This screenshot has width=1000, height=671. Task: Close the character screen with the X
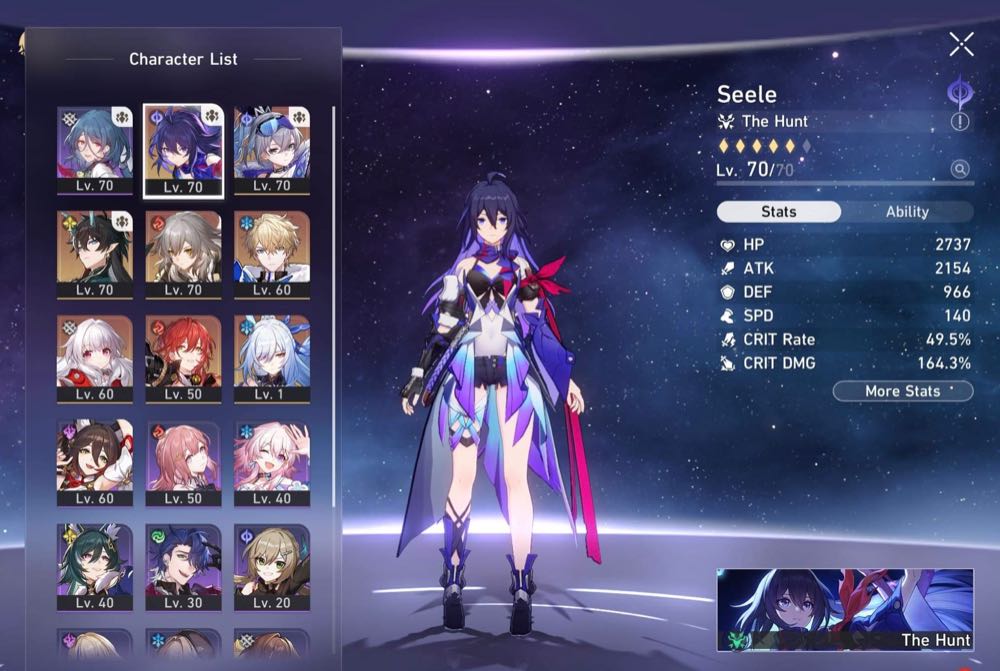click(961, 44)
